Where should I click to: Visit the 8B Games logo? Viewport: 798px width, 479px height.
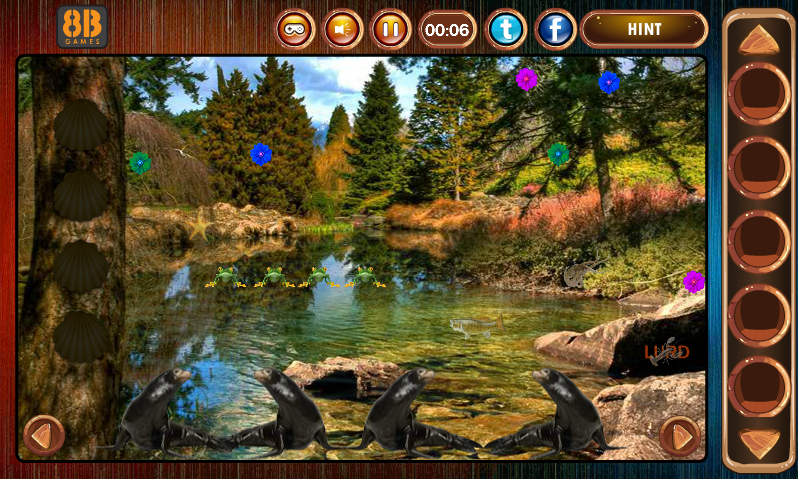pos(82,27)
